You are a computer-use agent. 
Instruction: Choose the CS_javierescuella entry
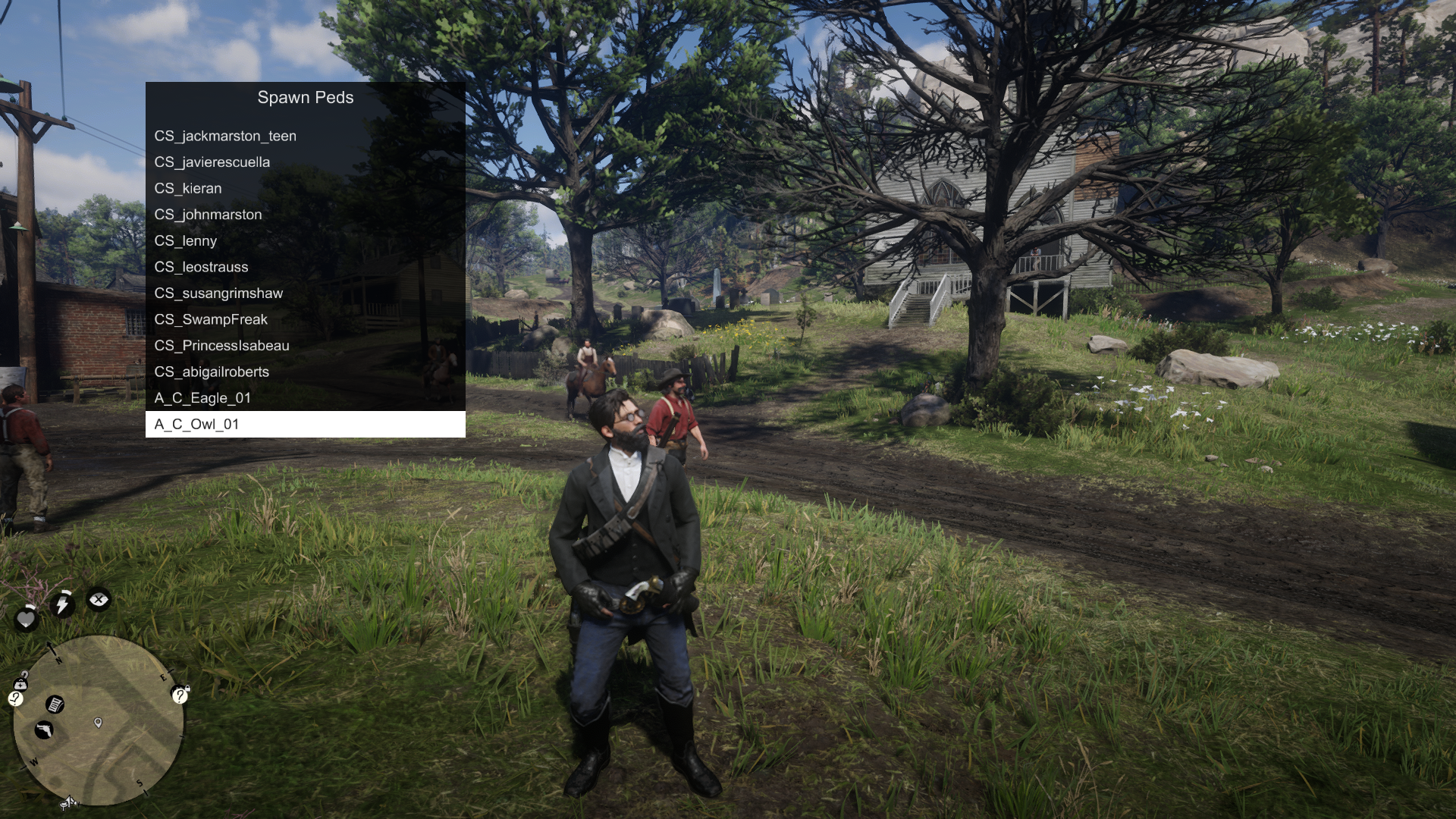click(305, 162)
